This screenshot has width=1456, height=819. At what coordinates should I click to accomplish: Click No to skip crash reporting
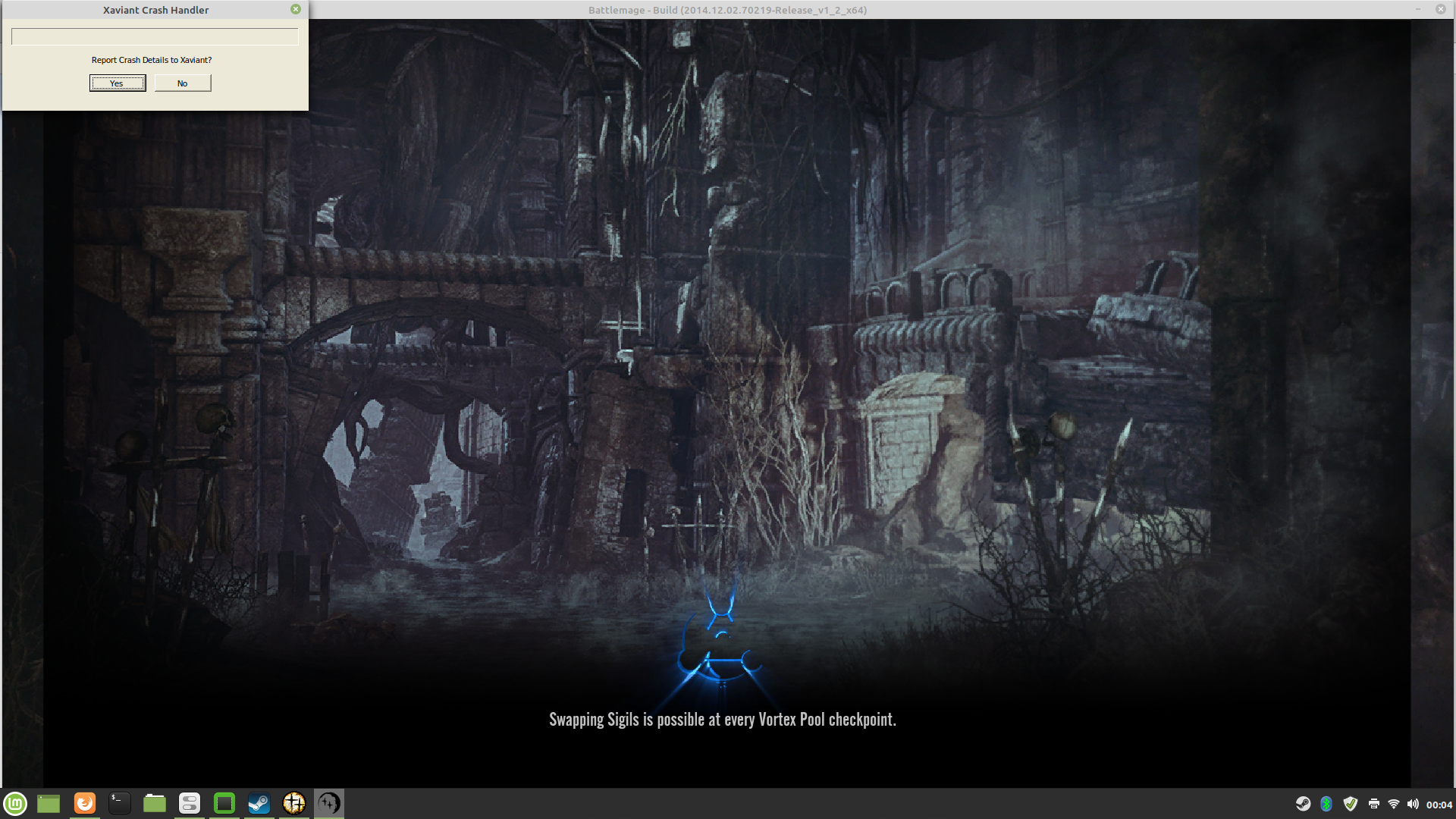point(182,83)
